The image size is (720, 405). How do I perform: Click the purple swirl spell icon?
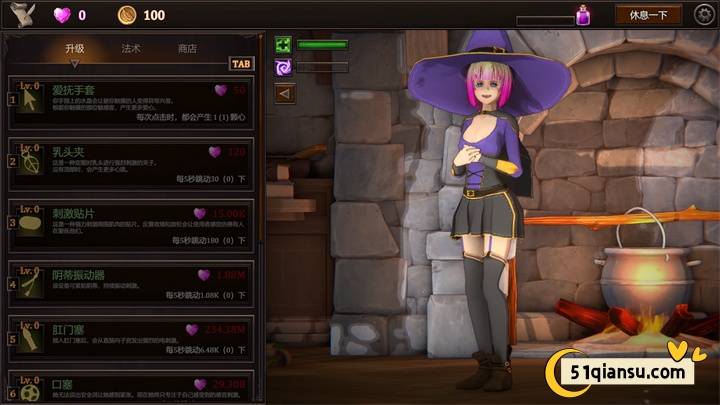click(283, 67)
